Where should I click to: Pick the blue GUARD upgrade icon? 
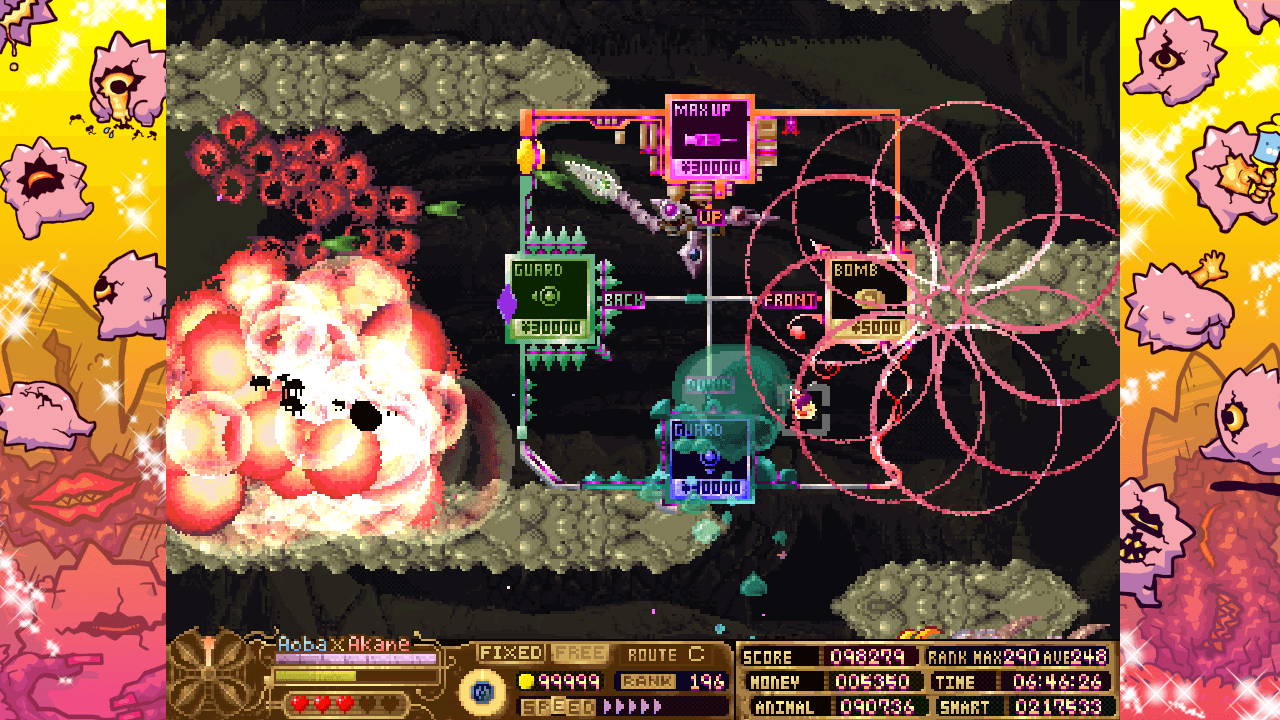coord(707,459)
